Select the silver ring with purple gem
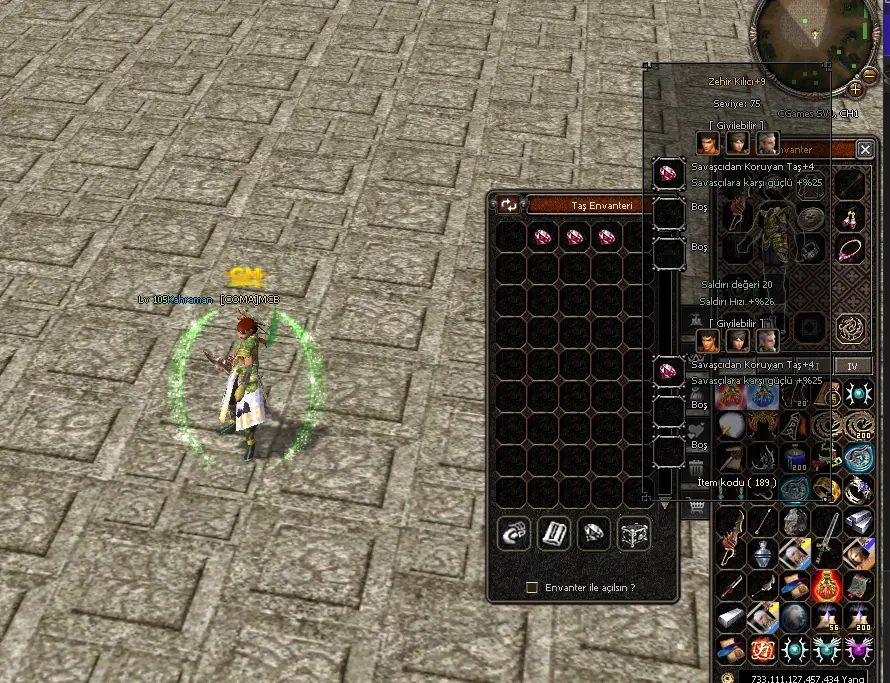 click(x=857, y=489)
